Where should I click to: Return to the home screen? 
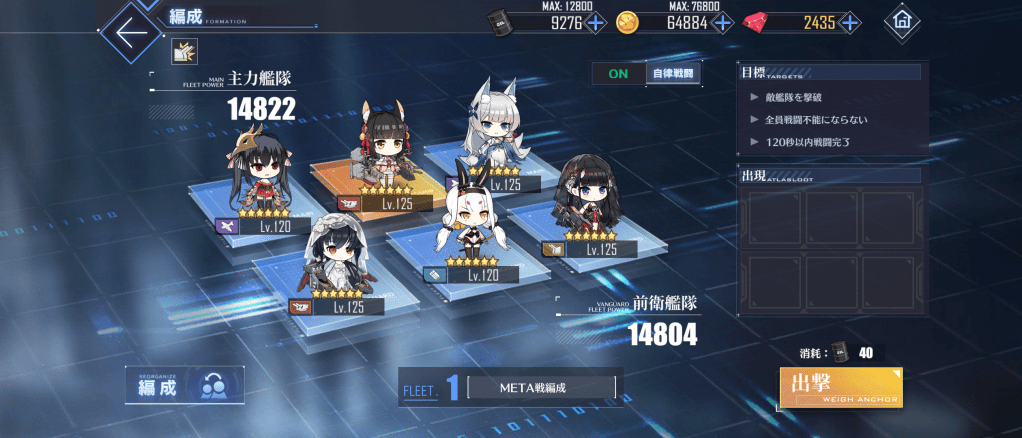(x=903, y=21)
